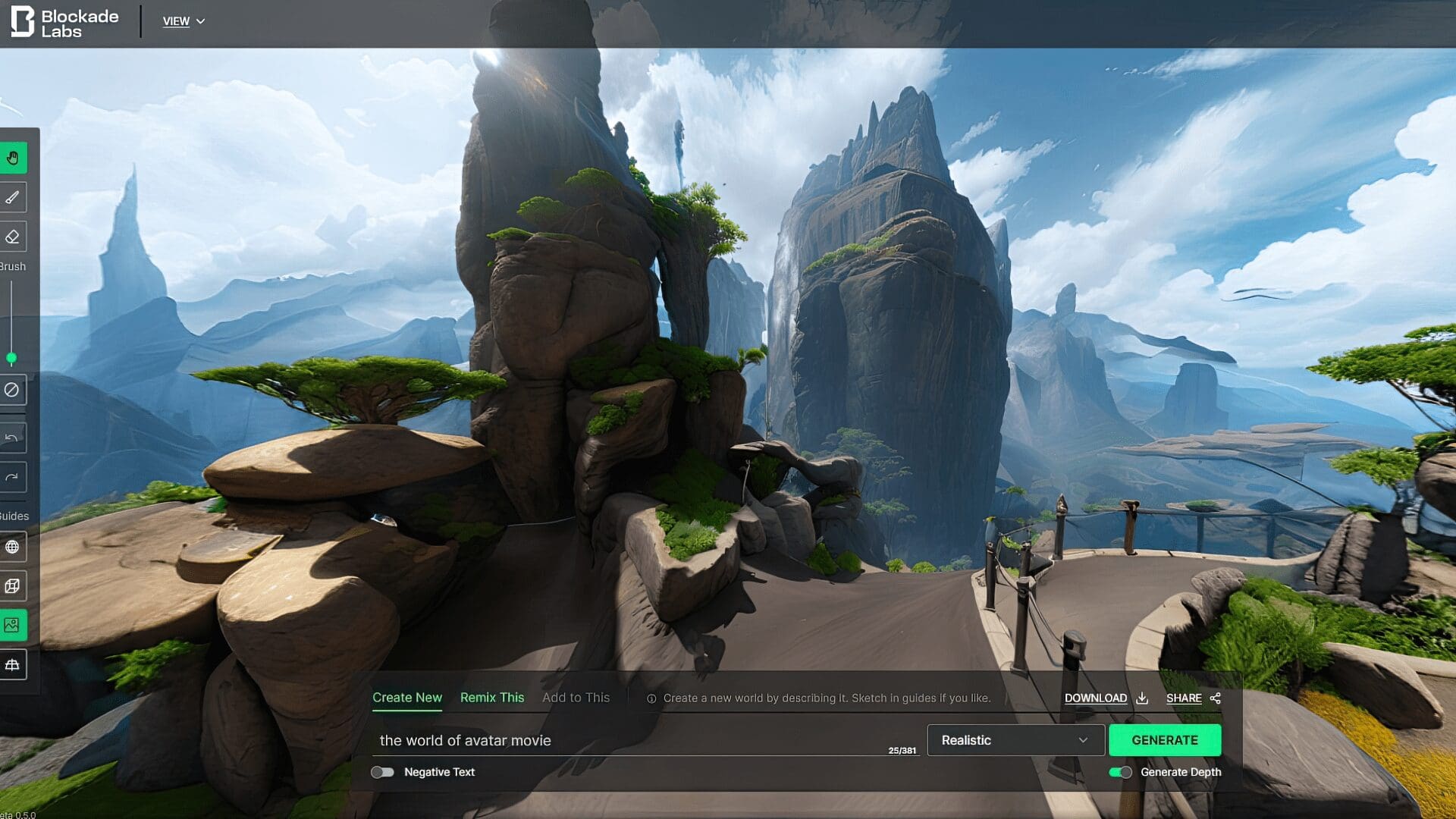Image resolution: width=1456 pixels, height=819 pixels.
Task: Adjust the Brush size slider
Action: 12,356
